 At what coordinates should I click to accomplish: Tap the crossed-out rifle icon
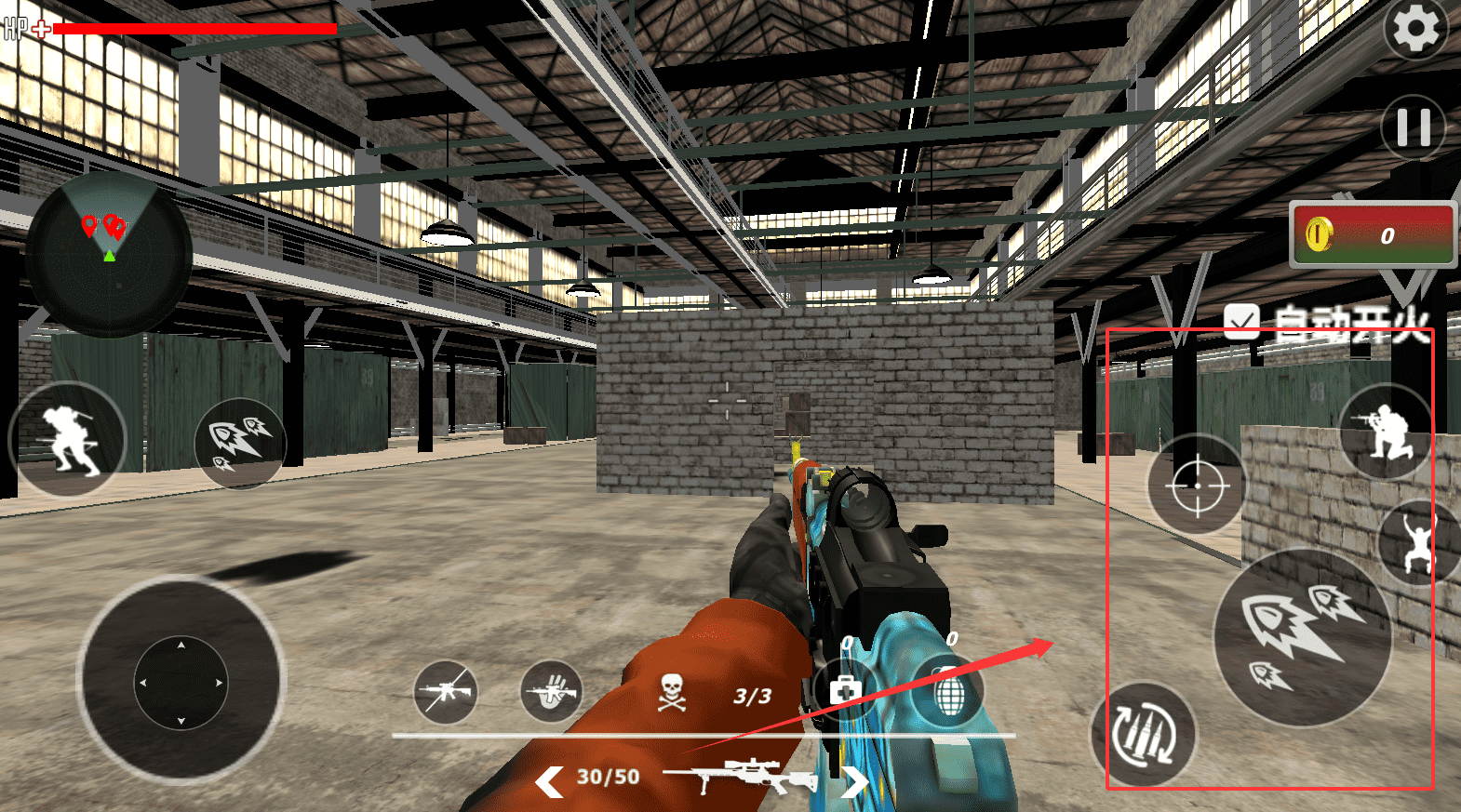446,692
